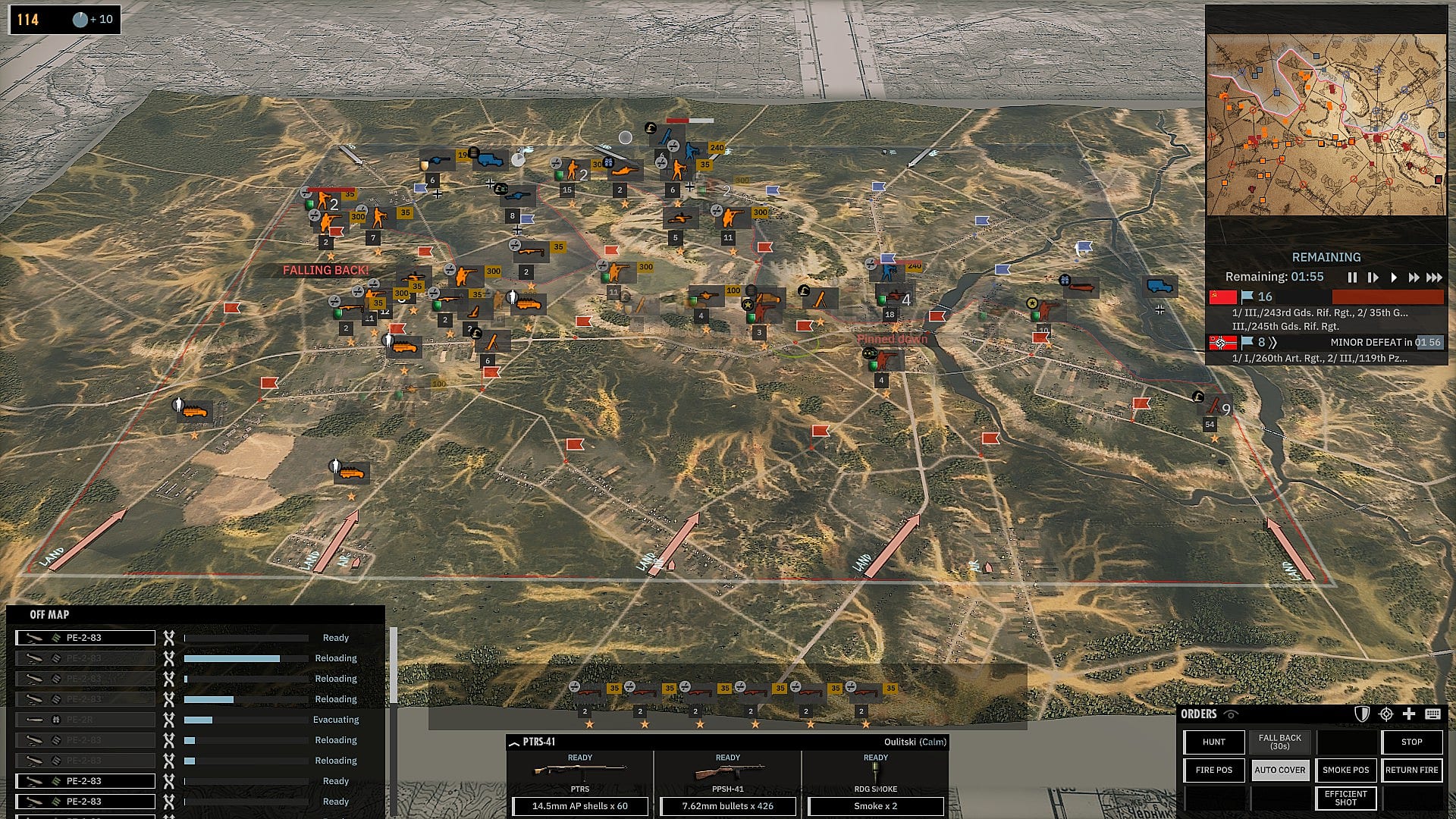
Task: Set game speed to normal play
Action: click(1393, 278)
